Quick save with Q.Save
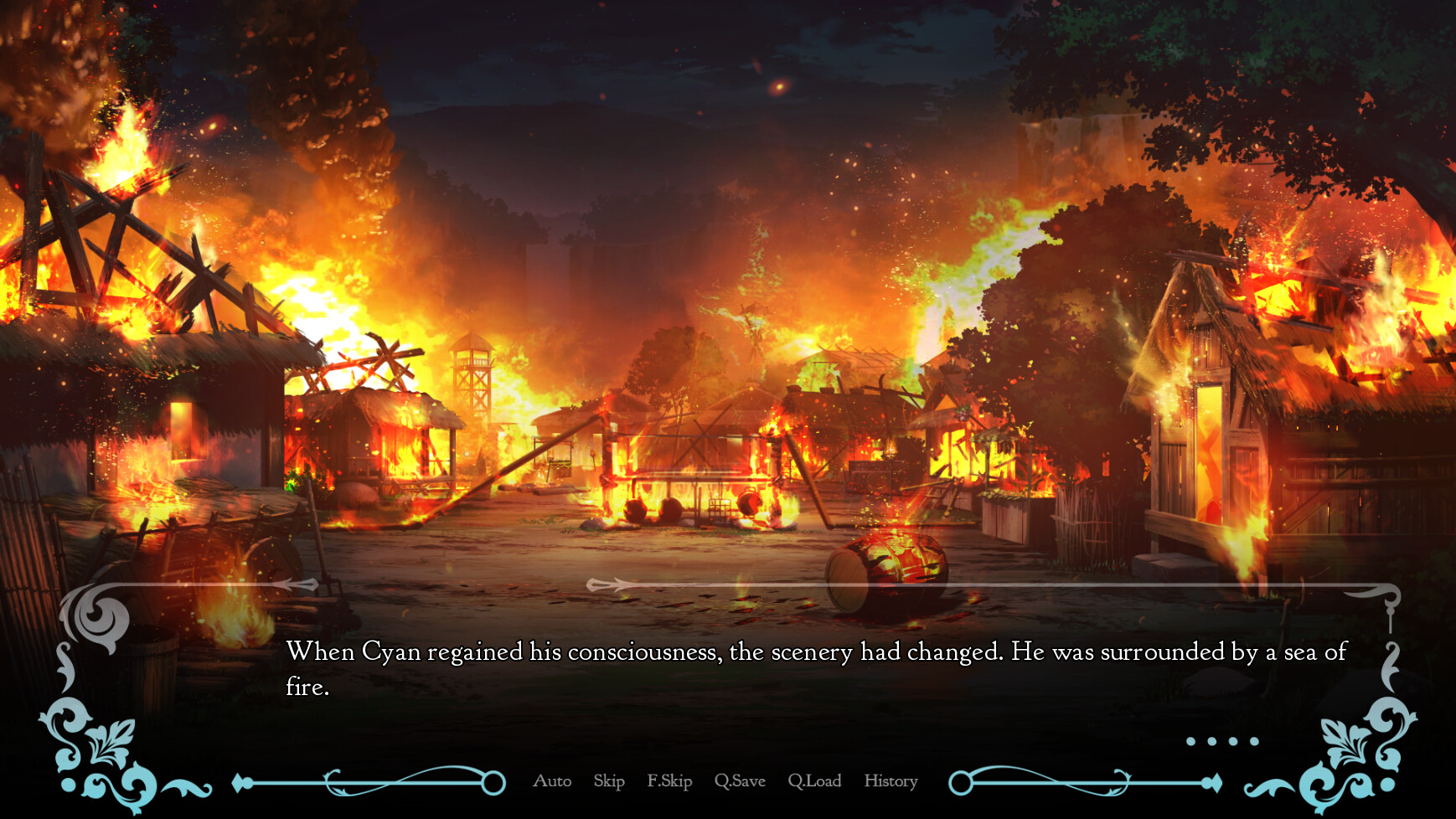This screenshot has height=819, width=1456. (740, 780)
